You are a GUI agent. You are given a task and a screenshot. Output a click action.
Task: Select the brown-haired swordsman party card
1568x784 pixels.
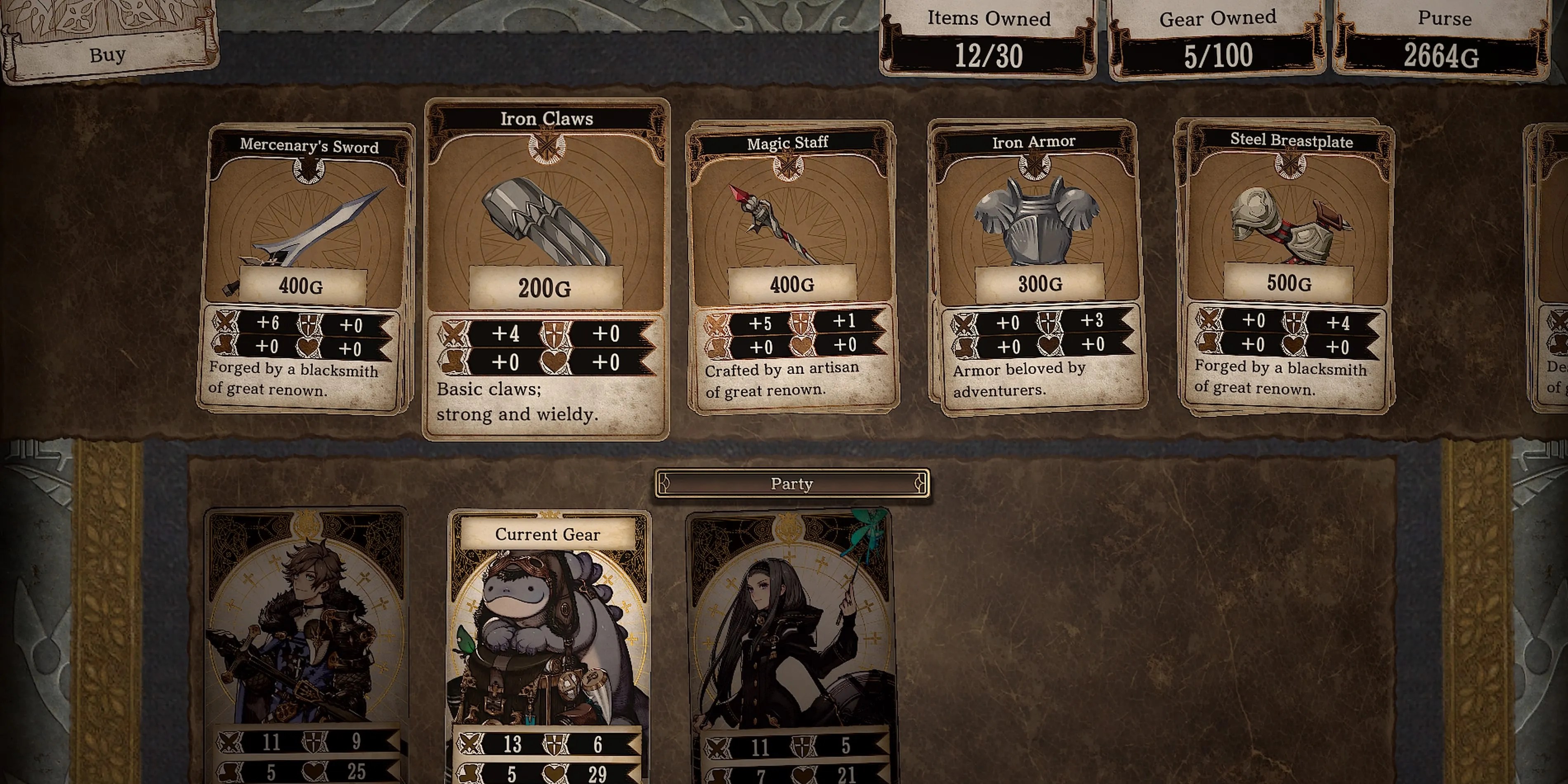pos(306,645)
